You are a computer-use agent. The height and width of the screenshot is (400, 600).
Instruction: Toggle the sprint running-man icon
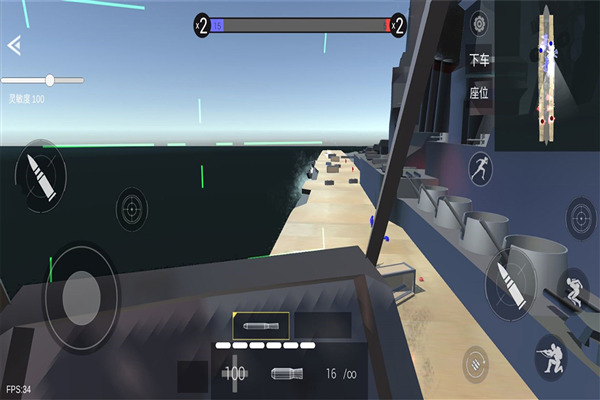tap(480, 168)
